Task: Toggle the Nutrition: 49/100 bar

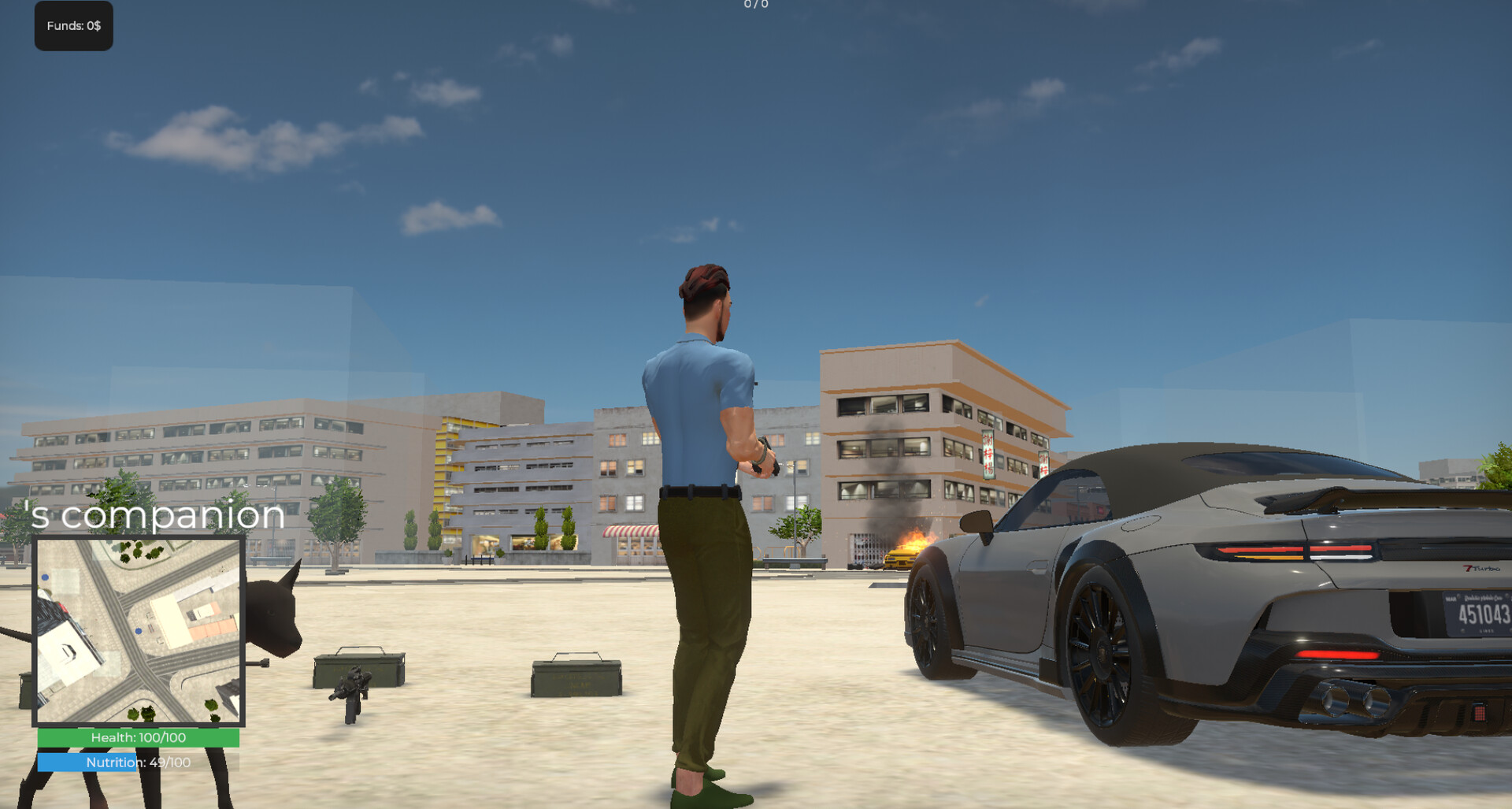Action: 139,762
